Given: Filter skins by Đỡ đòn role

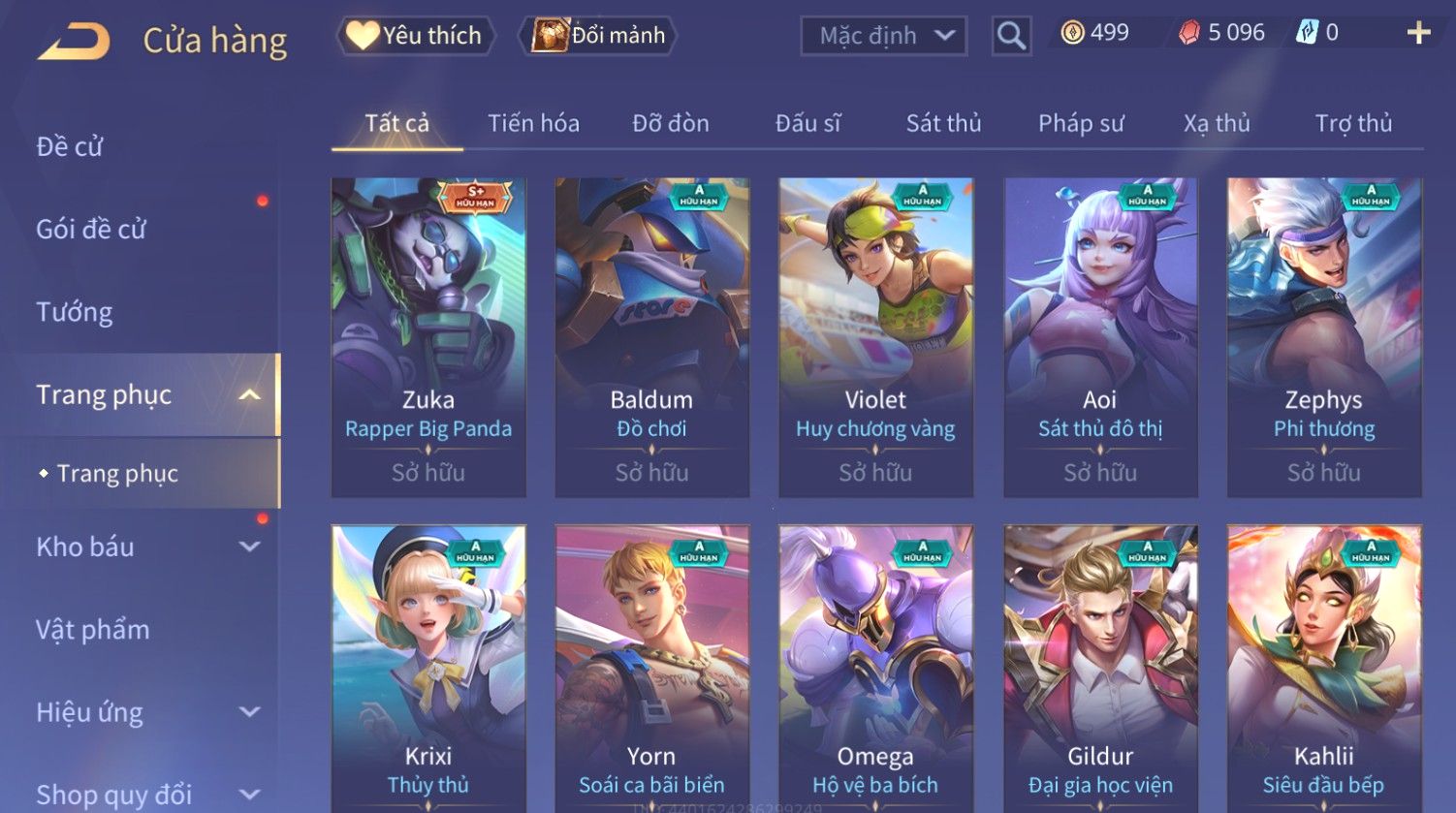Looking at the screenshot, I should [671, 123].
